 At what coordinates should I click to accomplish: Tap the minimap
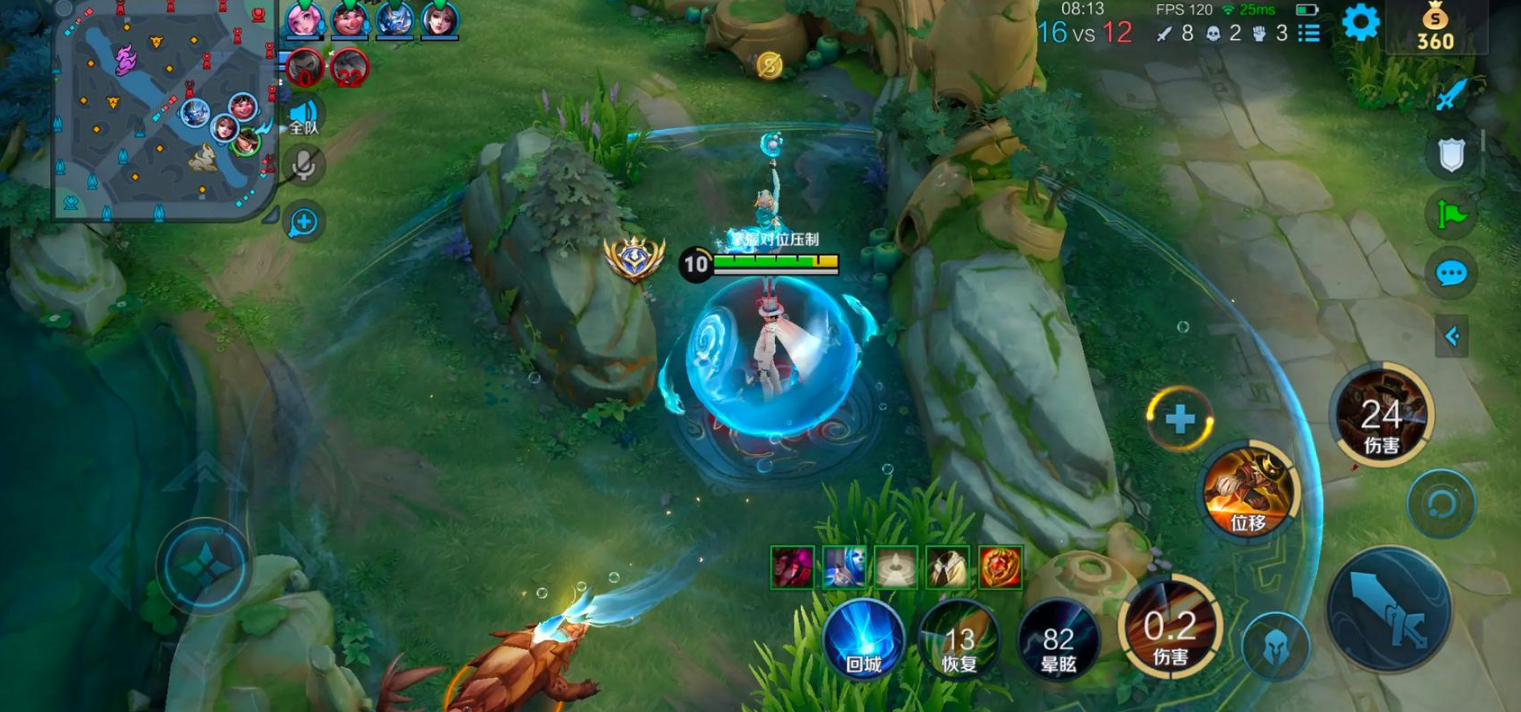[x=165, y=110]
